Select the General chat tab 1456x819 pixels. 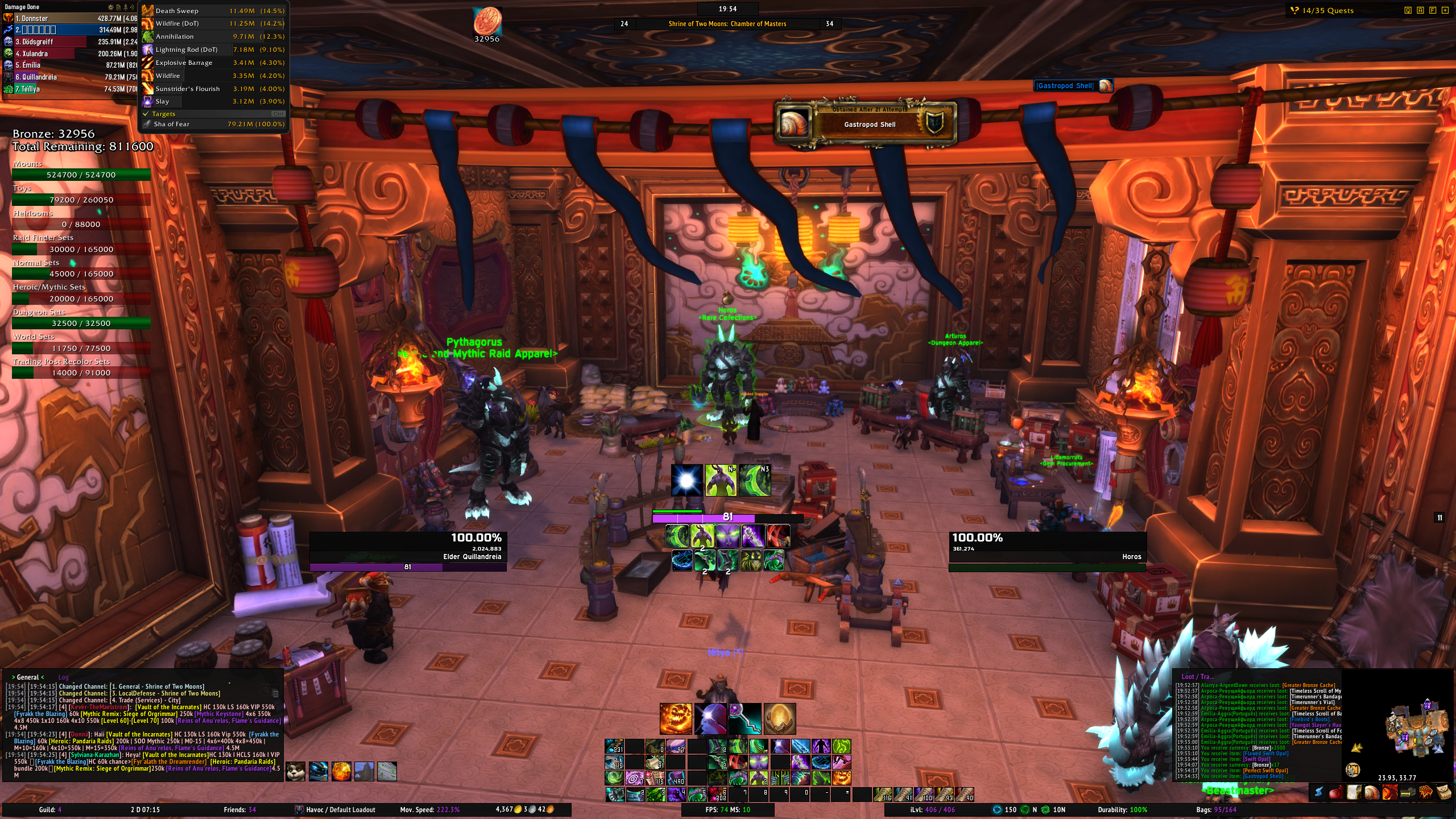pyautogui.click(x=28, y=677)
